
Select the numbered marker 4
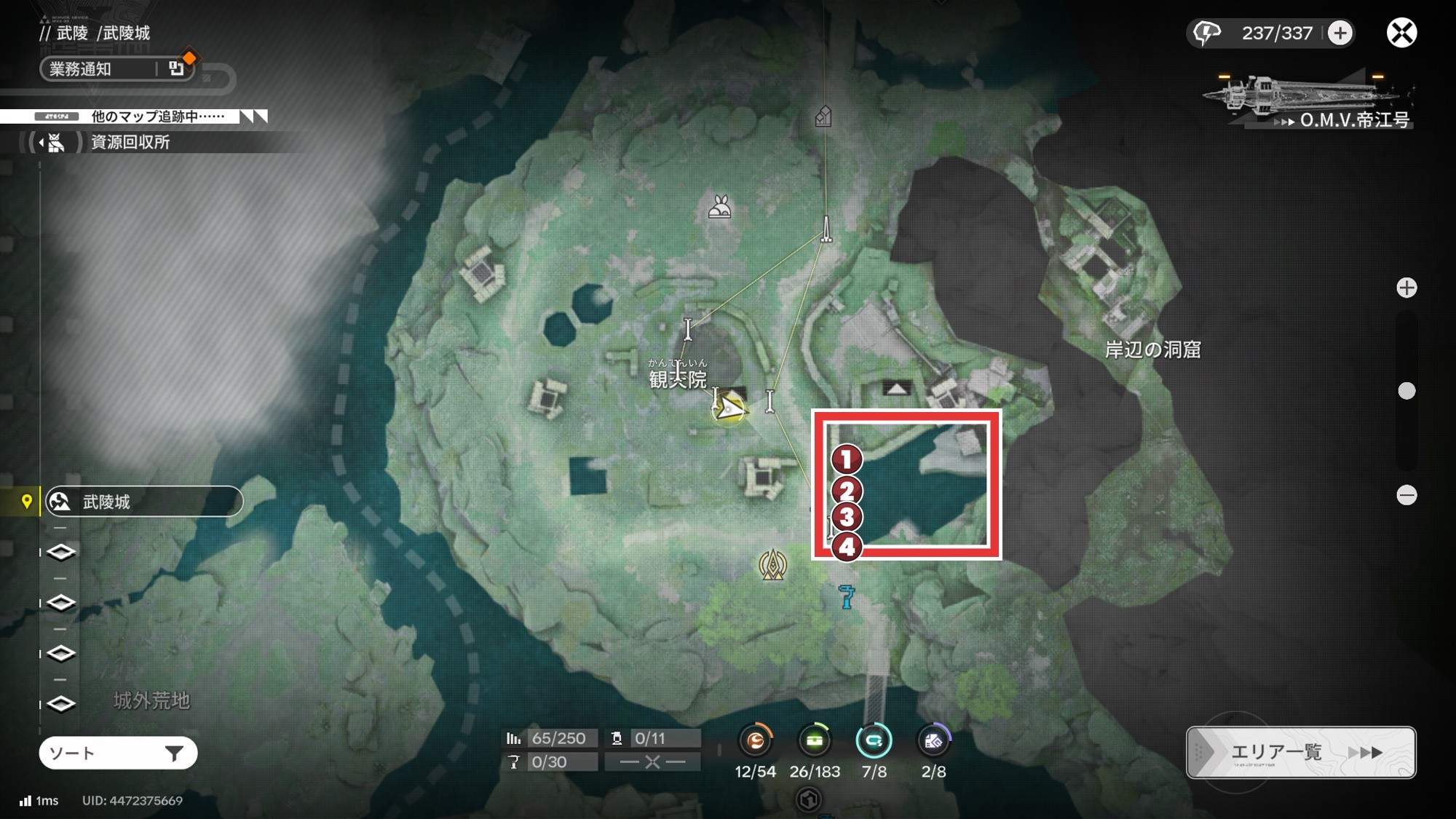coord(847,547)
